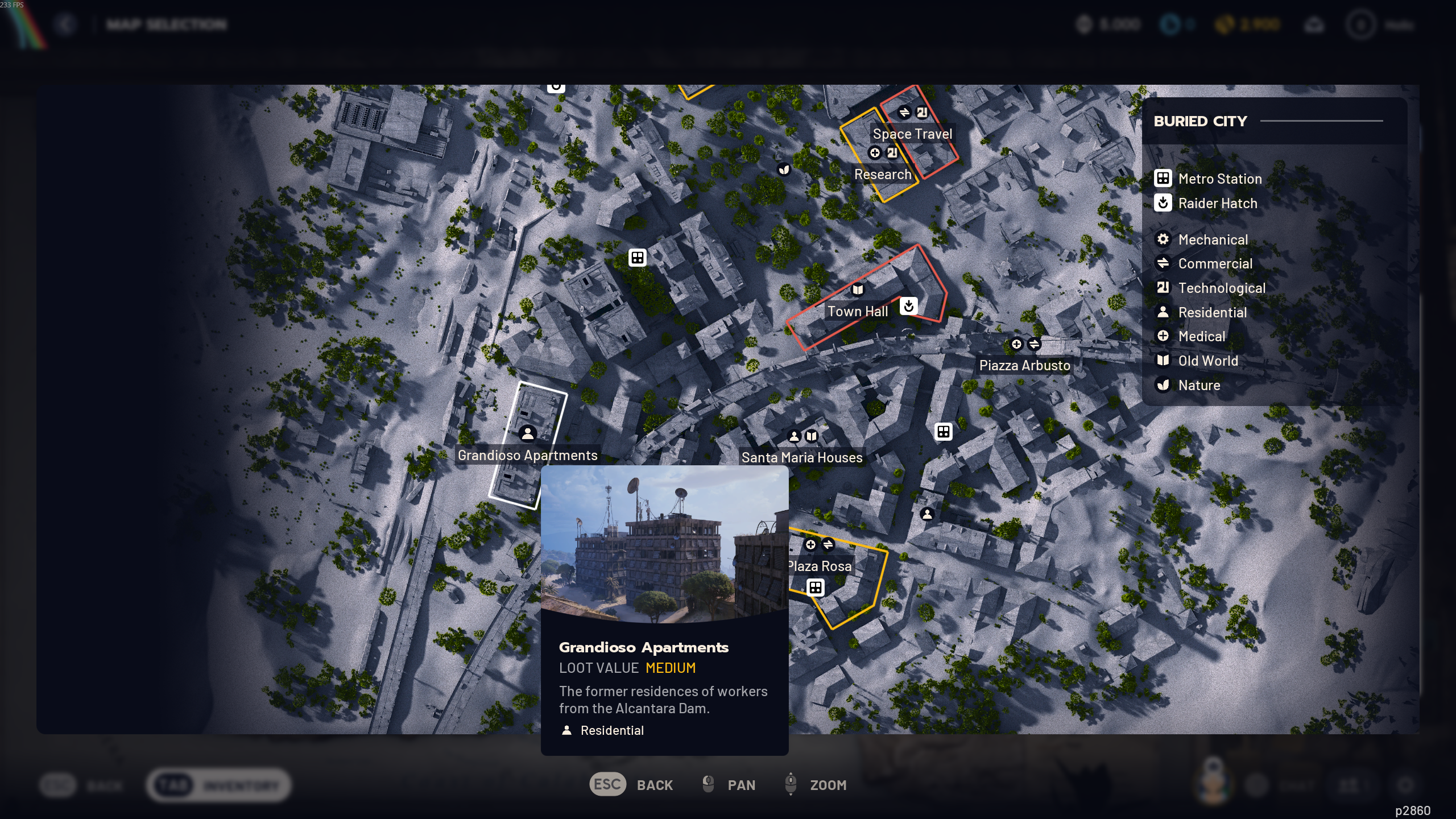Switch to the Inventory tab
Image resolution: width=1456 pixels, height=819 pixels.
(x=219, y=784)
